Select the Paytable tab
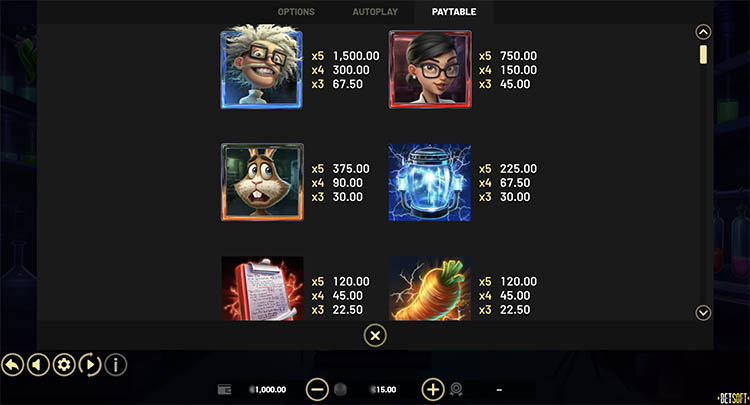Viewport: 750px width, 405px height. [454, 12]
